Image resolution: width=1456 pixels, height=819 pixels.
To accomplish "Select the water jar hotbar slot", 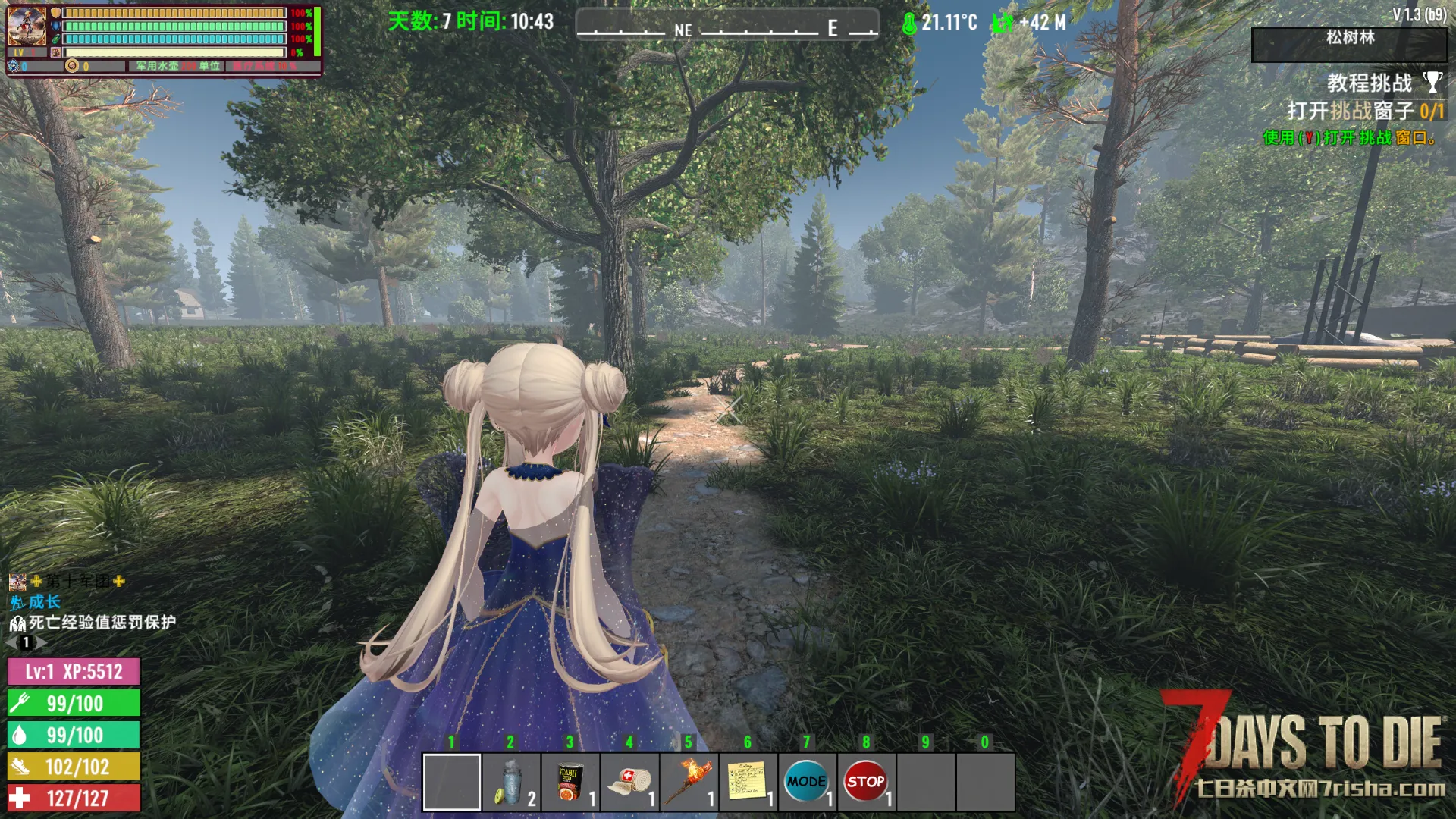I will tap(511, 782).
